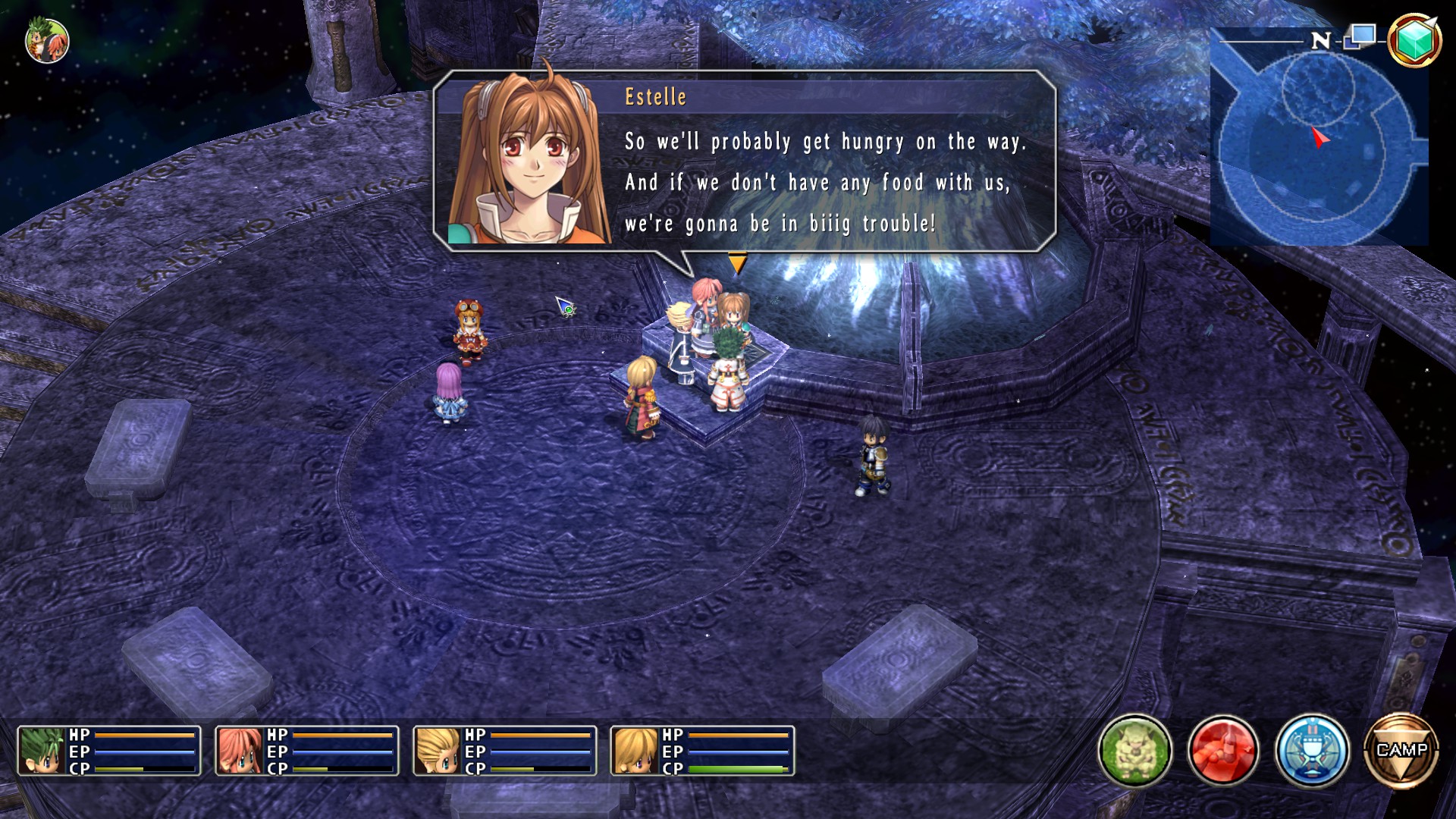Screen dimensions: 1456x819
Task: Select the Estelle name plate in the dialogue
Action: point(654,97)
